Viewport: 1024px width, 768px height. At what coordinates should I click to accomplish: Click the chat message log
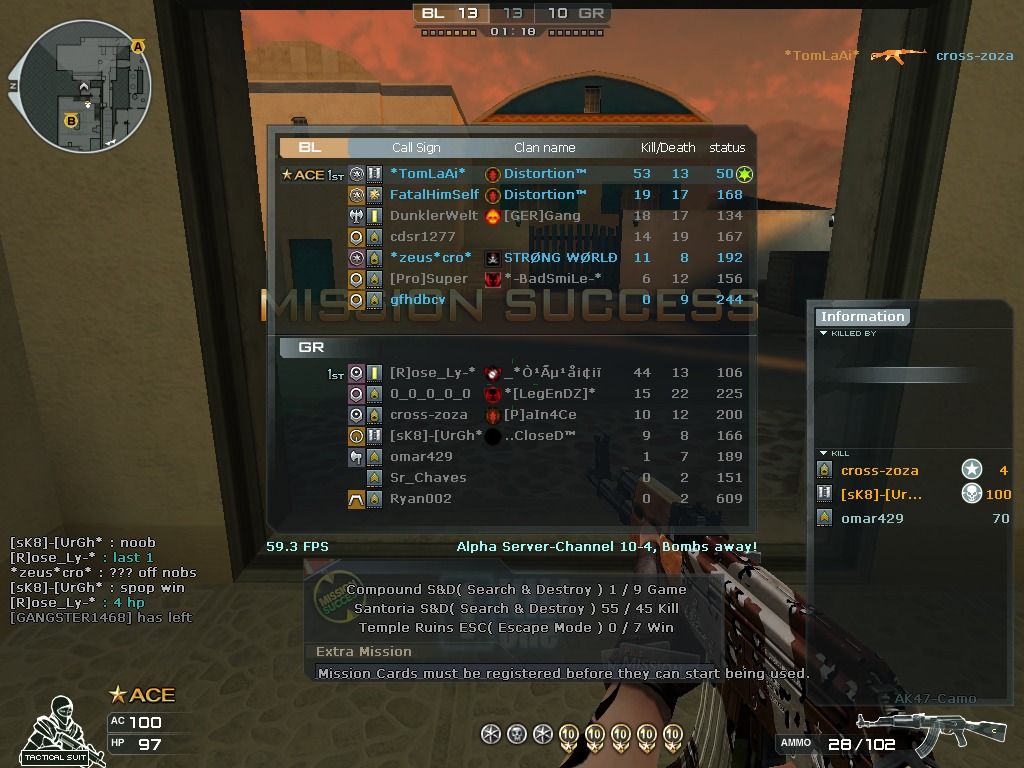pyautogui.click(x=101, y=580)
